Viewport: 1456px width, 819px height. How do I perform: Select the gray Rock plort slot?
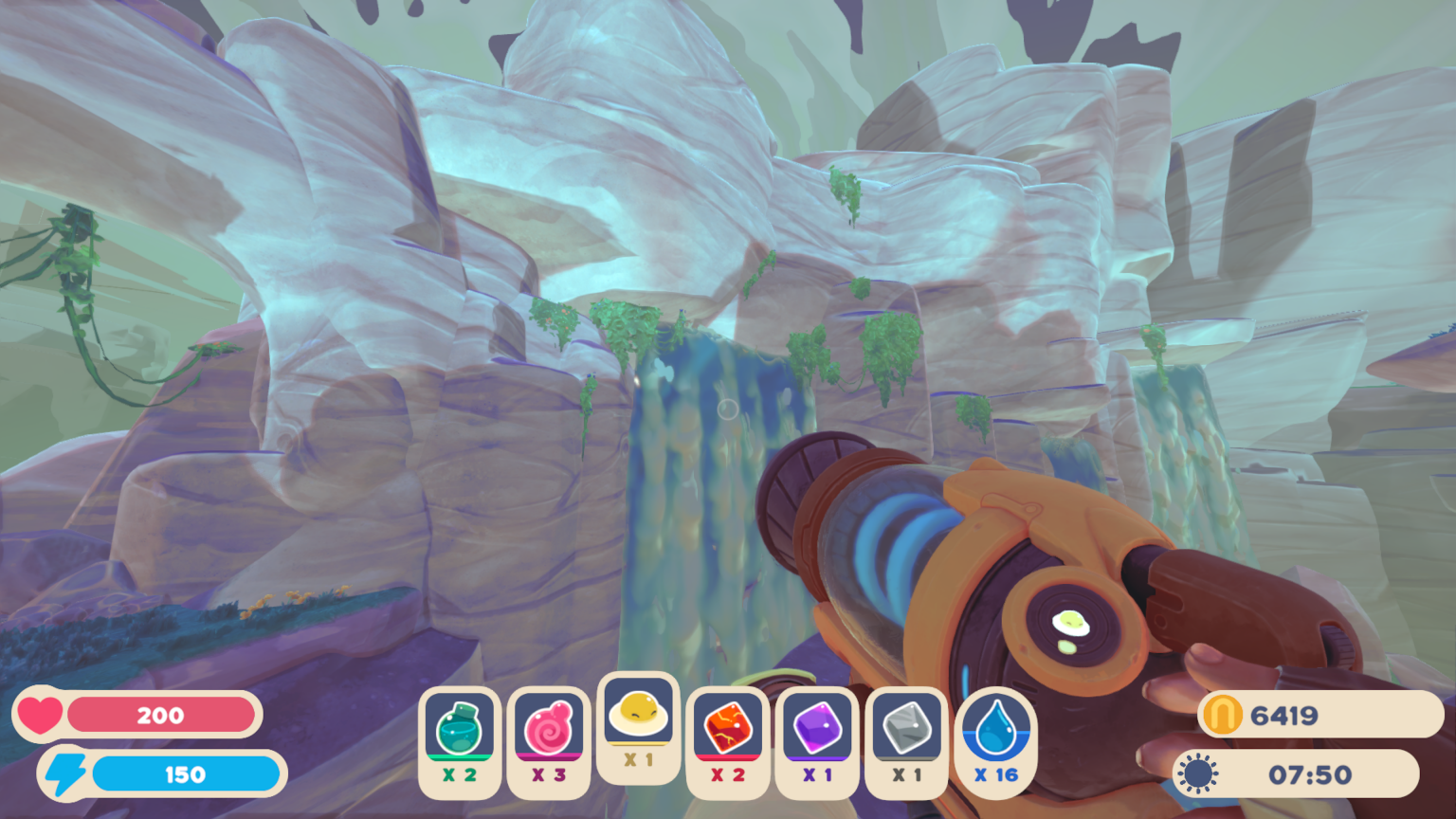(906, 725)
